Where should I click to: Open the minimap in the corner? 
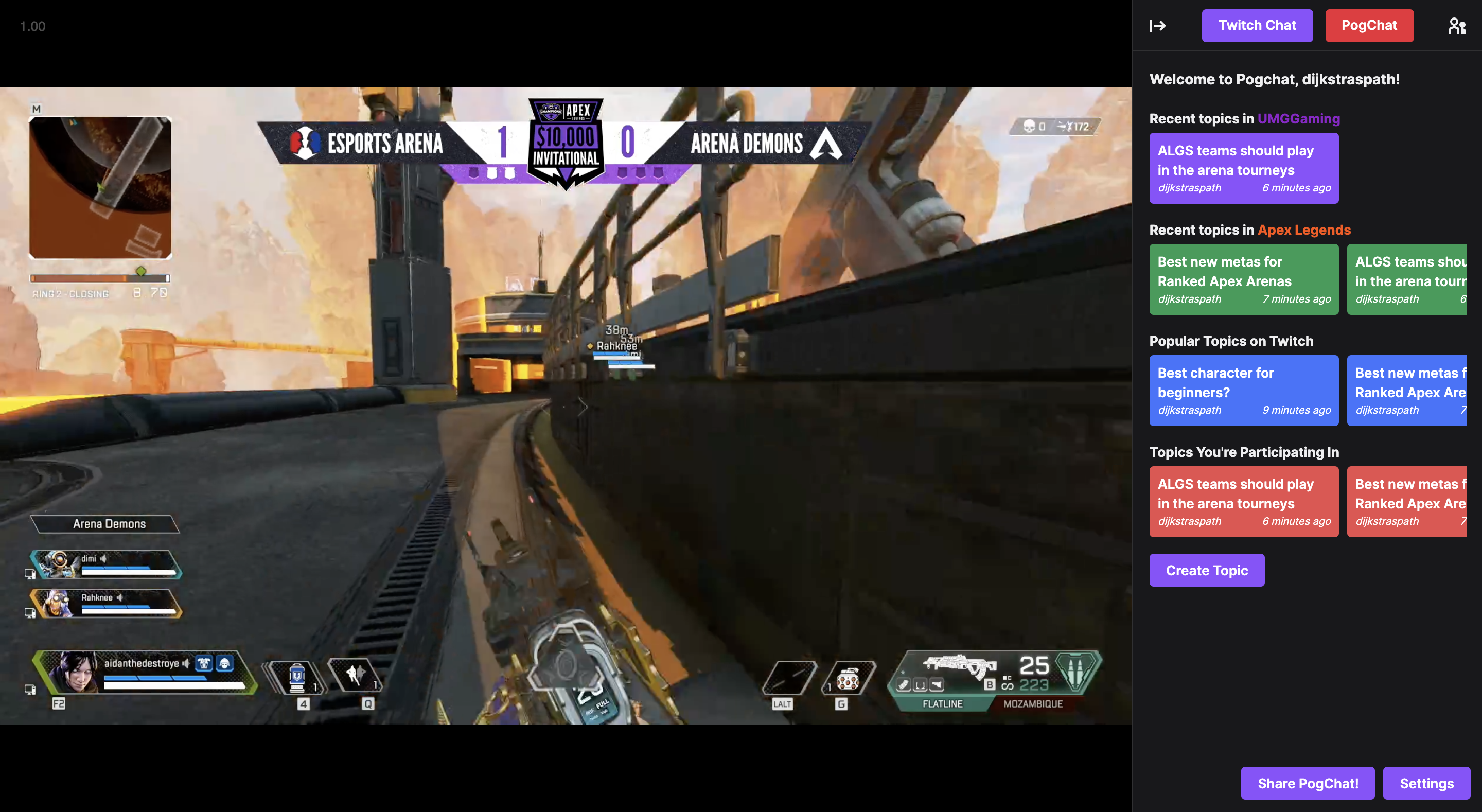100,188
